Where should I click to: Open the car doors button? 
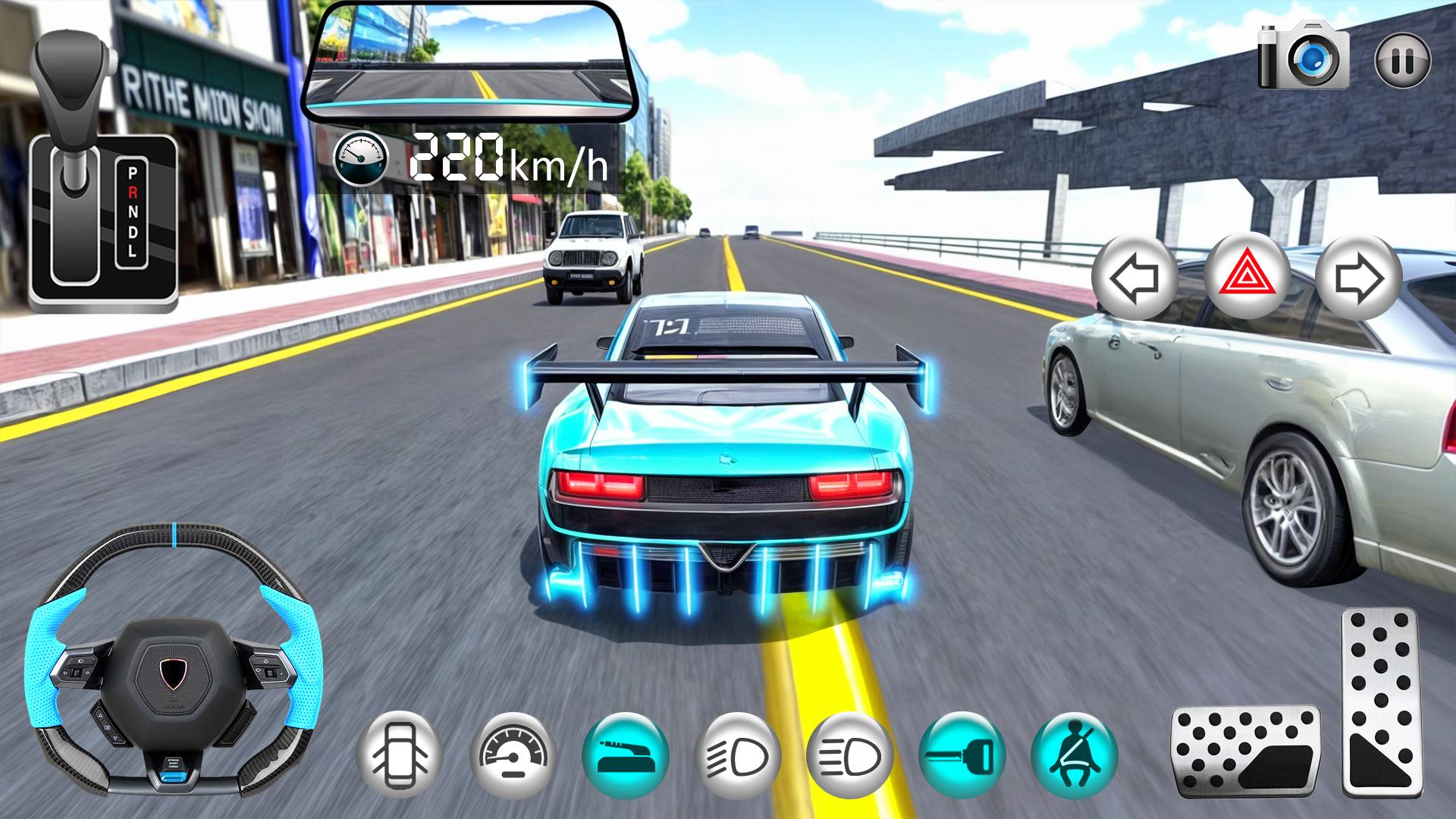pos(400,755)
